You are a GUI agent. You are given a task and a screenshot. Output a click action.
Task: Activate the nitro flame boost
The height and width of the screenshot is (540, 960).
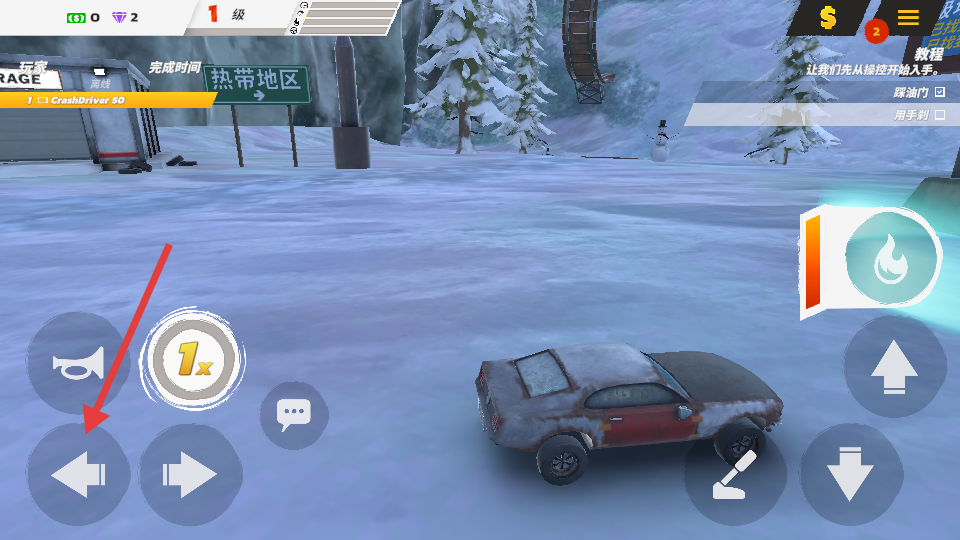pyautogui.click(x=890, y=264)
